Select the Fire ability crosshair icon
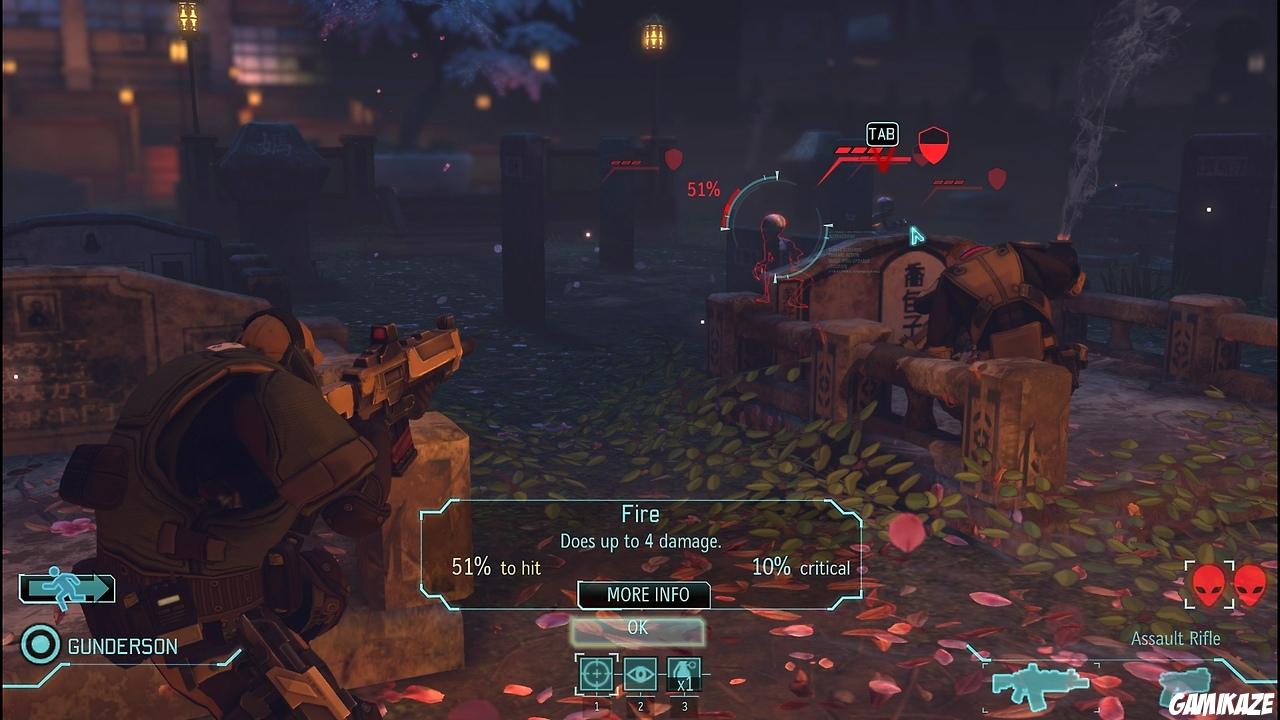Viewport: 1280px width, 720px height. (x=596, y=674)
